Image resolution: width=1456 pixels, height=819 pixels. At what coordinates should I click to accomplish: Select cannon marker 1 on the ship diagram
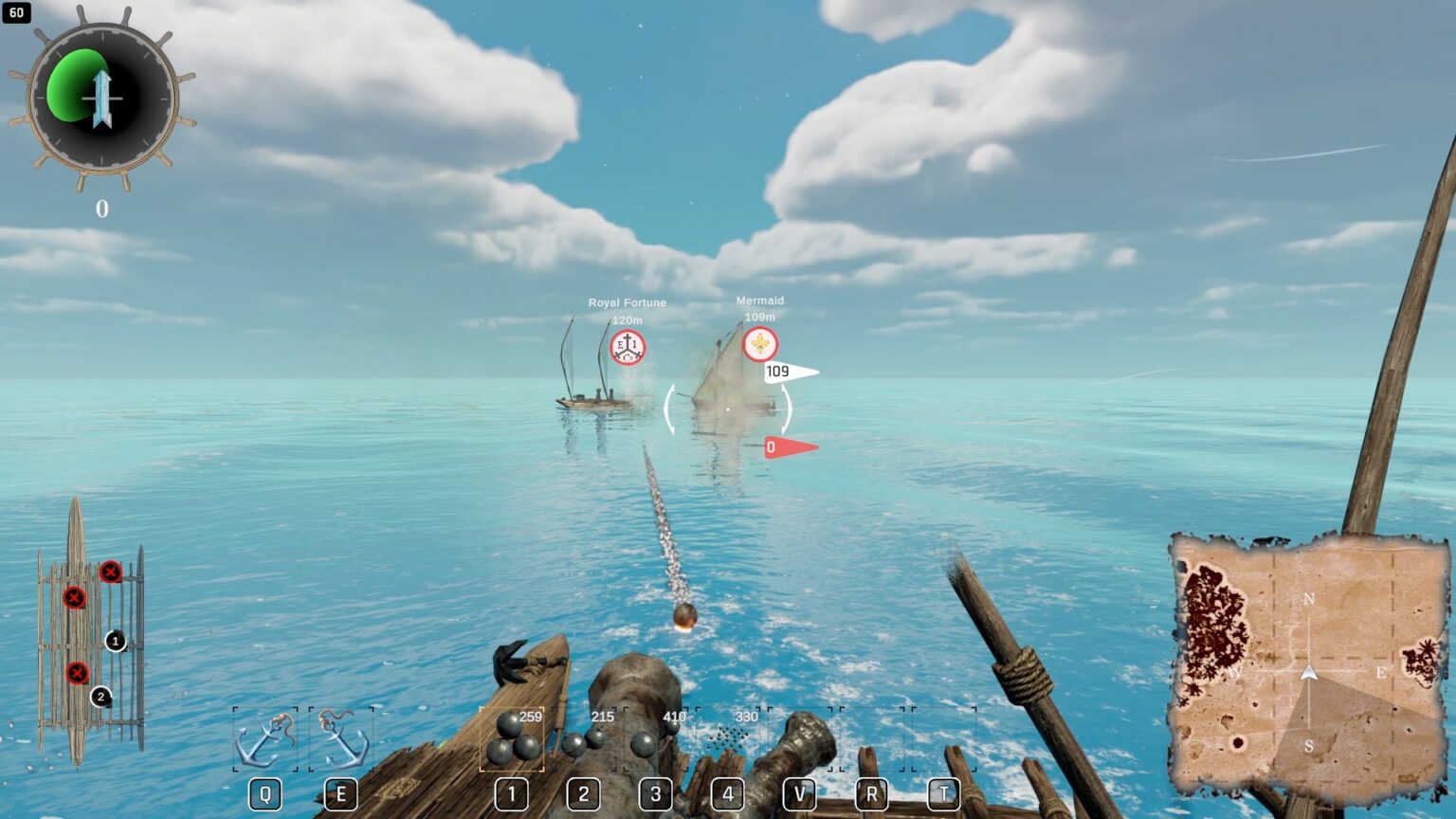click(x=115, y=641)
